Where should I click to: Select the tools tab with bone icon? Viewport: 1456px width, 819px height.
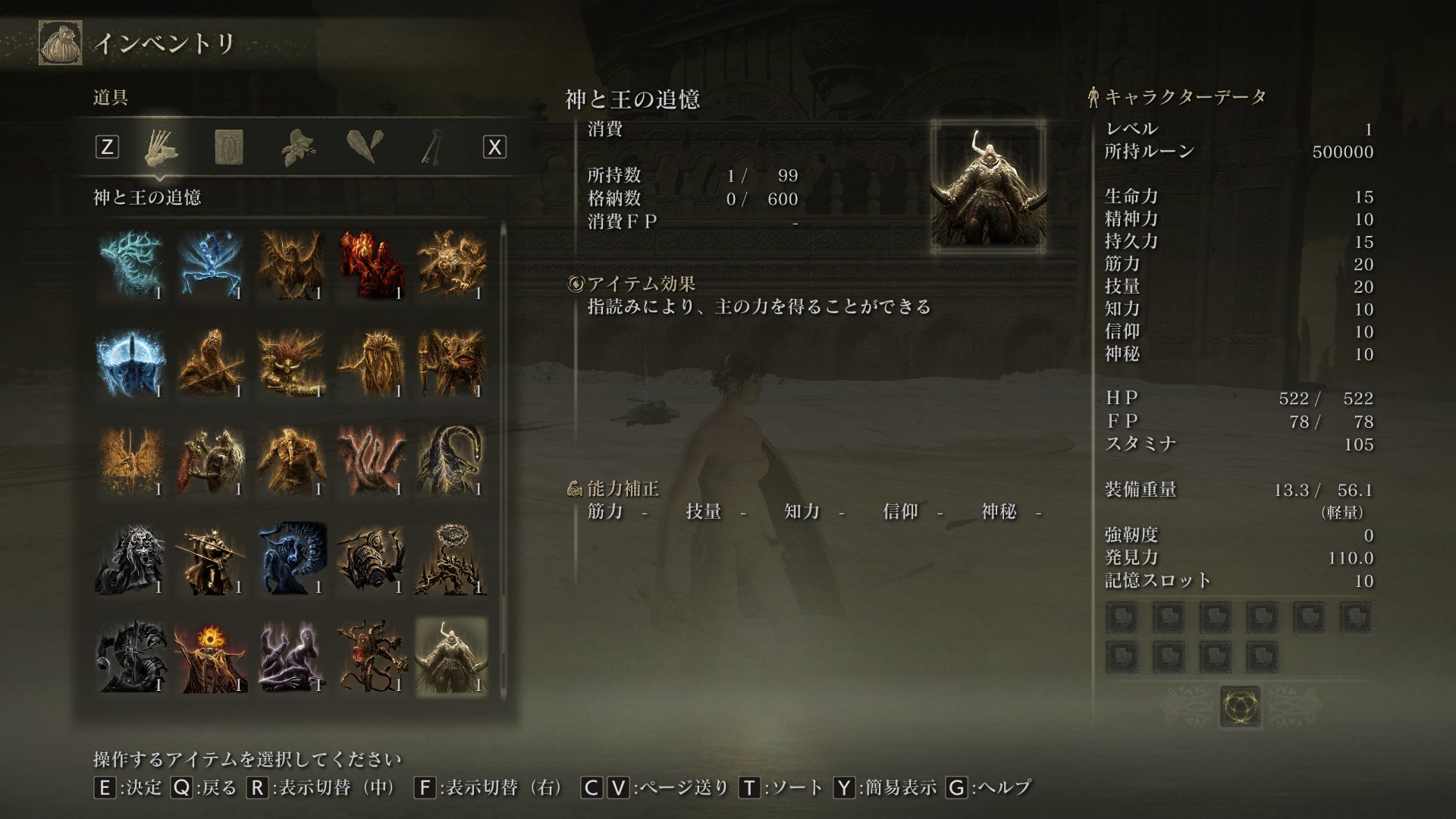161,146
